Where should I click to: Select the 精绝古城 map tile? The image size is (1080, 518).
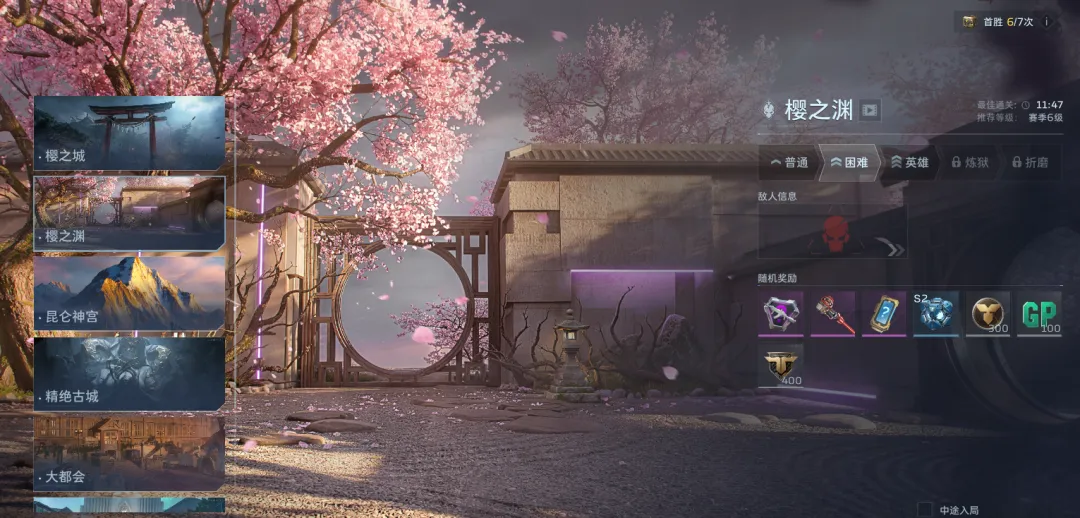point(129,373)
